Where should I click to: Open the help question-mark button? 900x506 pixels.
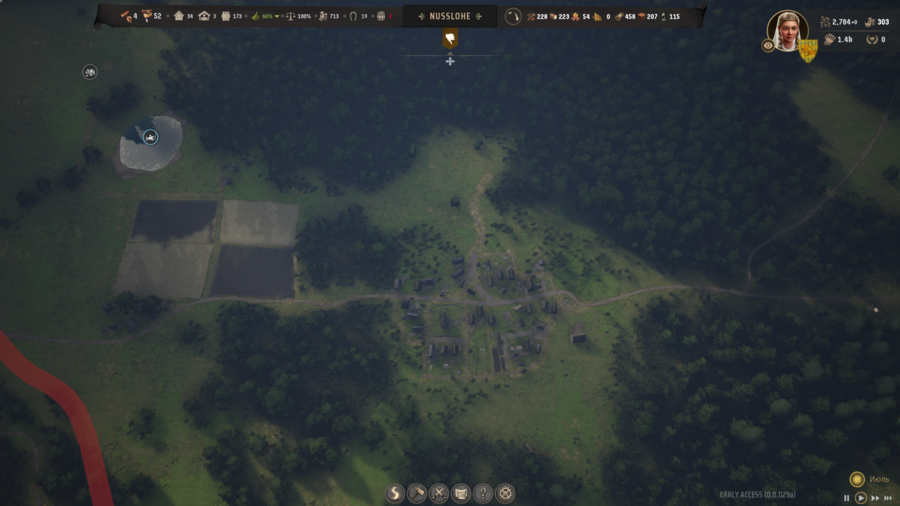pos(483,493)
